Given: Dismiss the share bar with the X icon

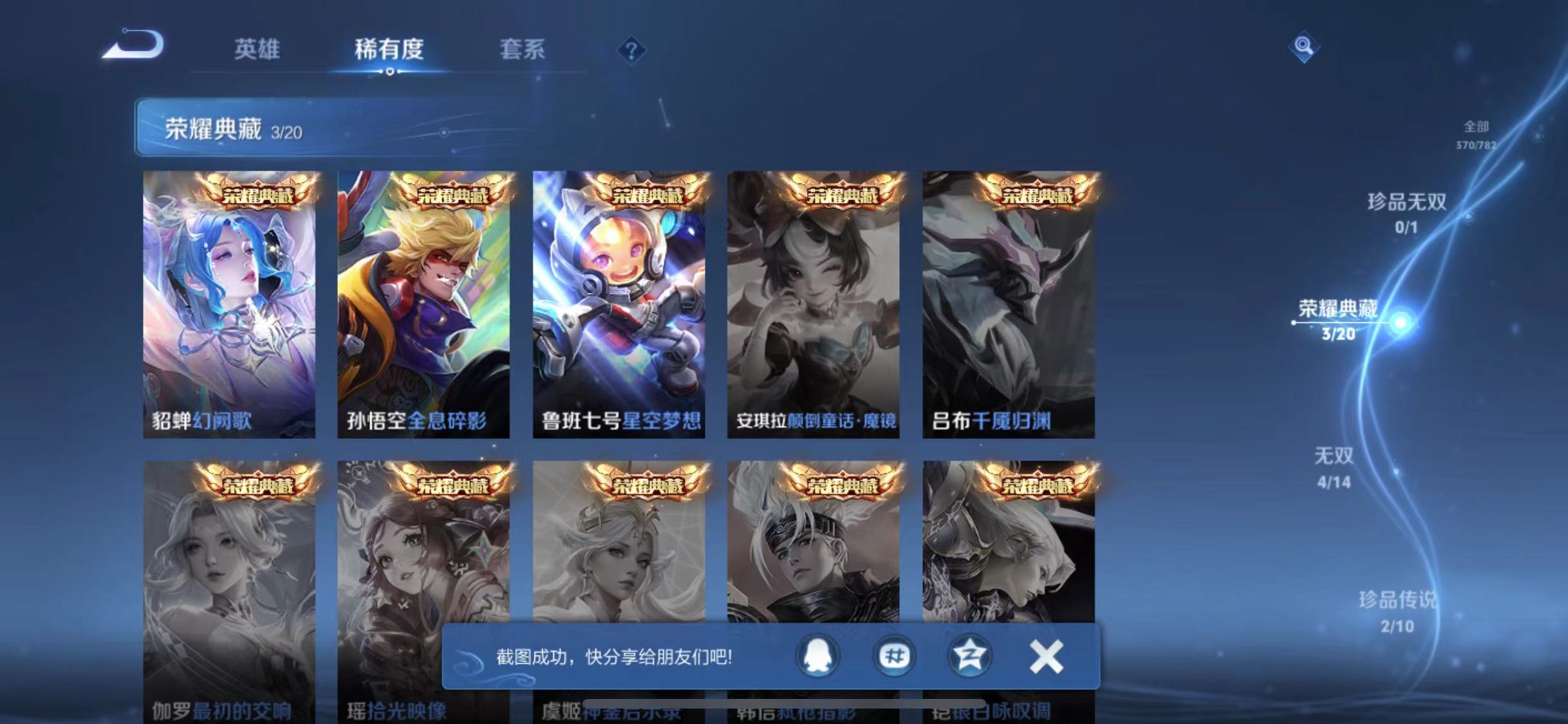Looking at the screenshot, I should tap(1047, 657).
